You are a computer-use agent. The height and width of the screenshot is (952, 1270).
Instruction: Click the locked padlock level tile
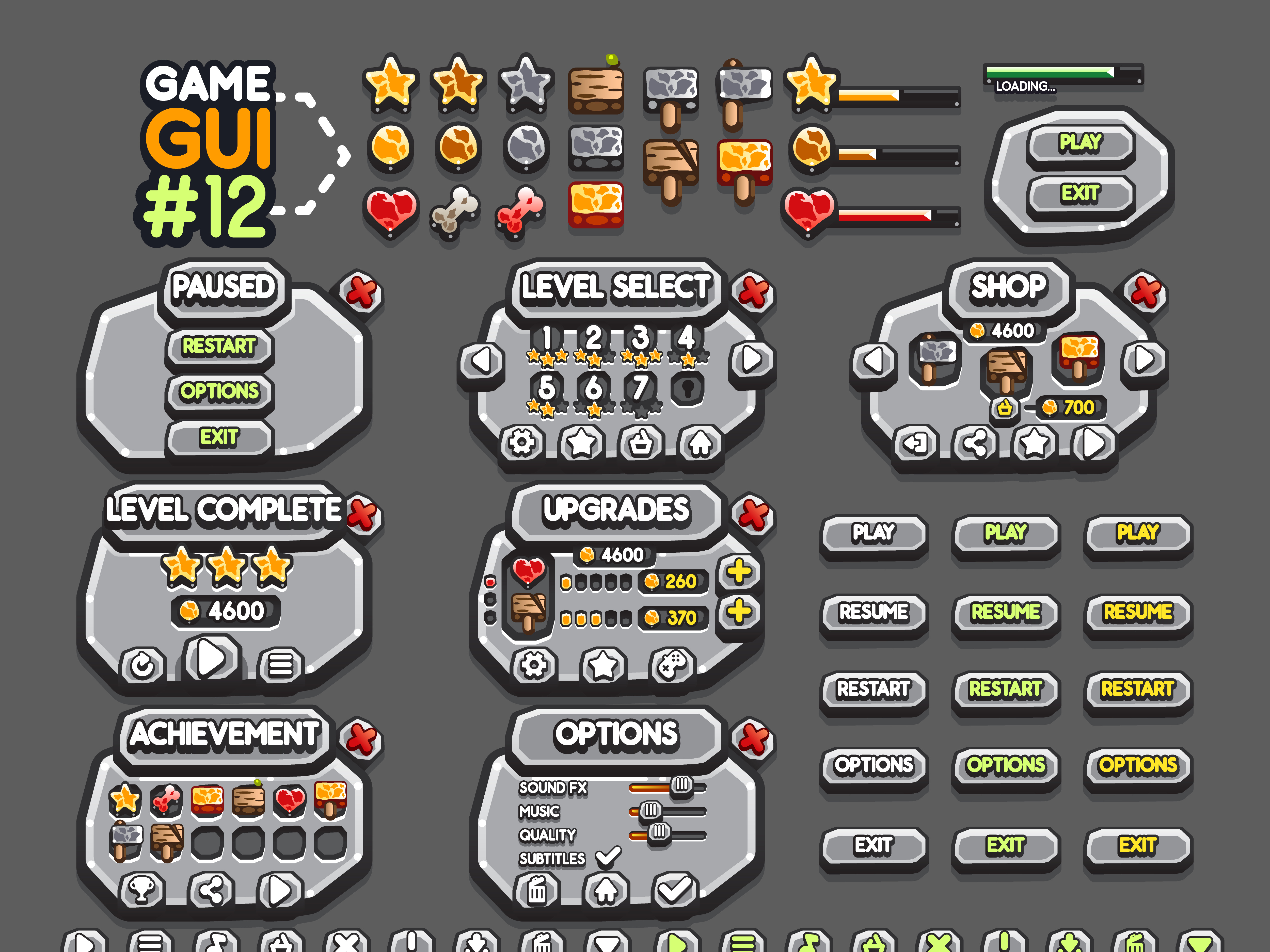[687, 388]
